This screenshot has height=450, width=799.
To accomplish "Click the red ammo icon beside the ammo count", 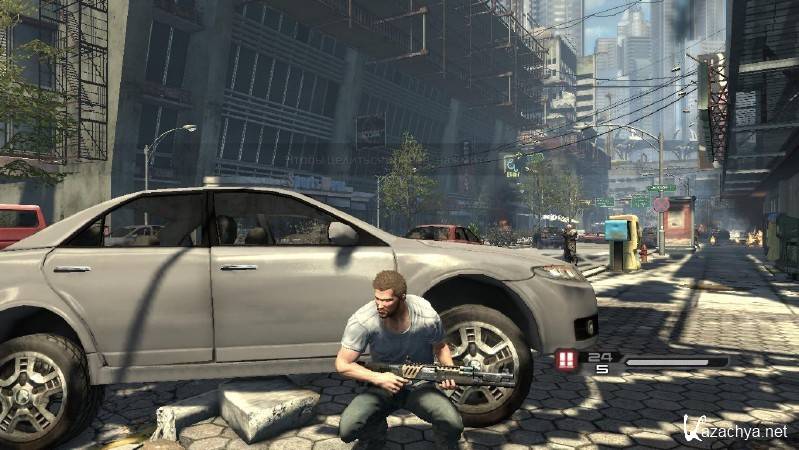I will pos(567,361).
